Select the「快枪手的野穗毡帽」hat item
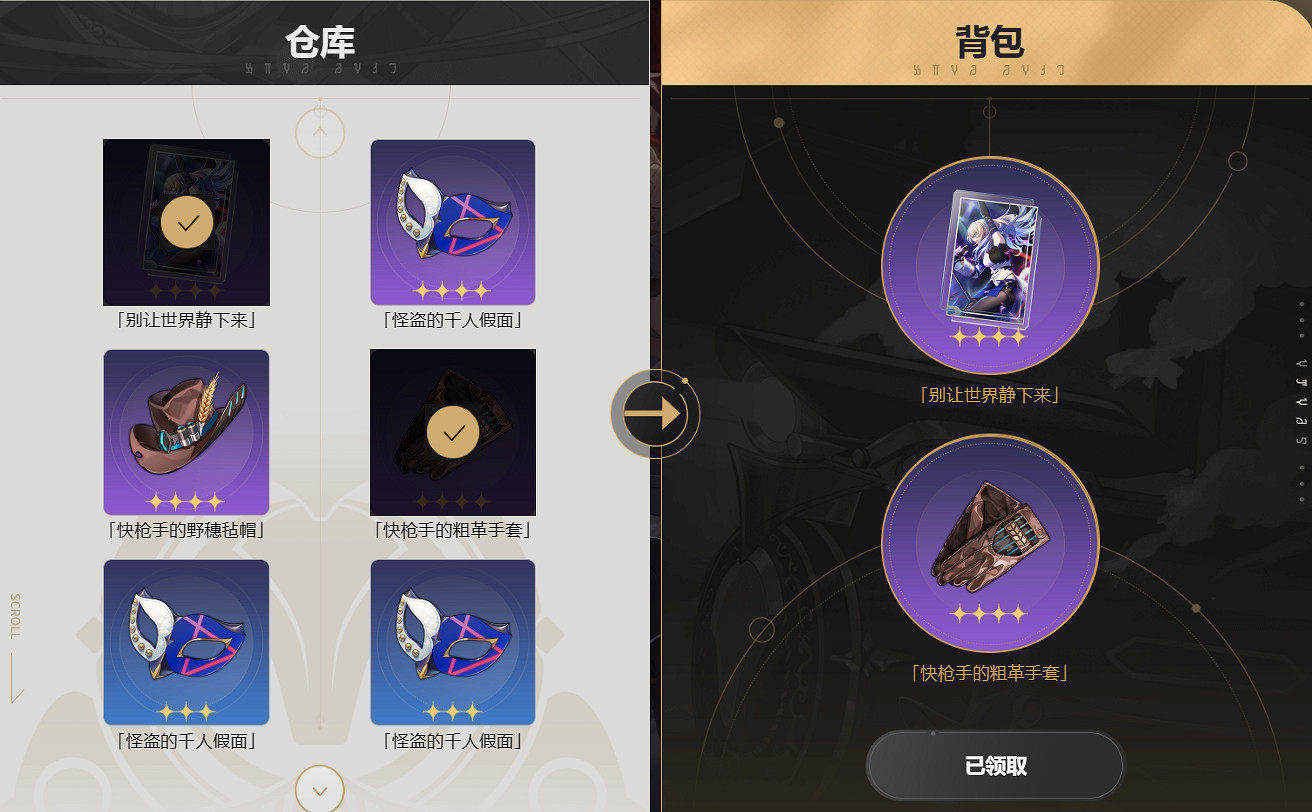 (185, 431)
